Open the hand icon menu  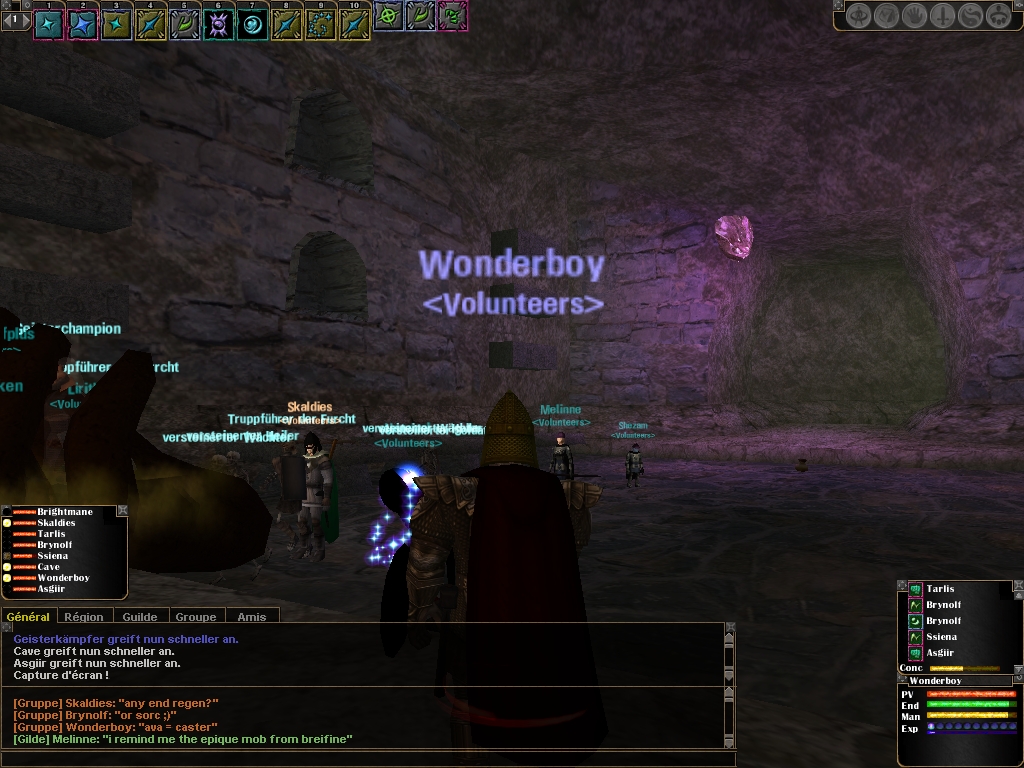click(x=914, y=16)
